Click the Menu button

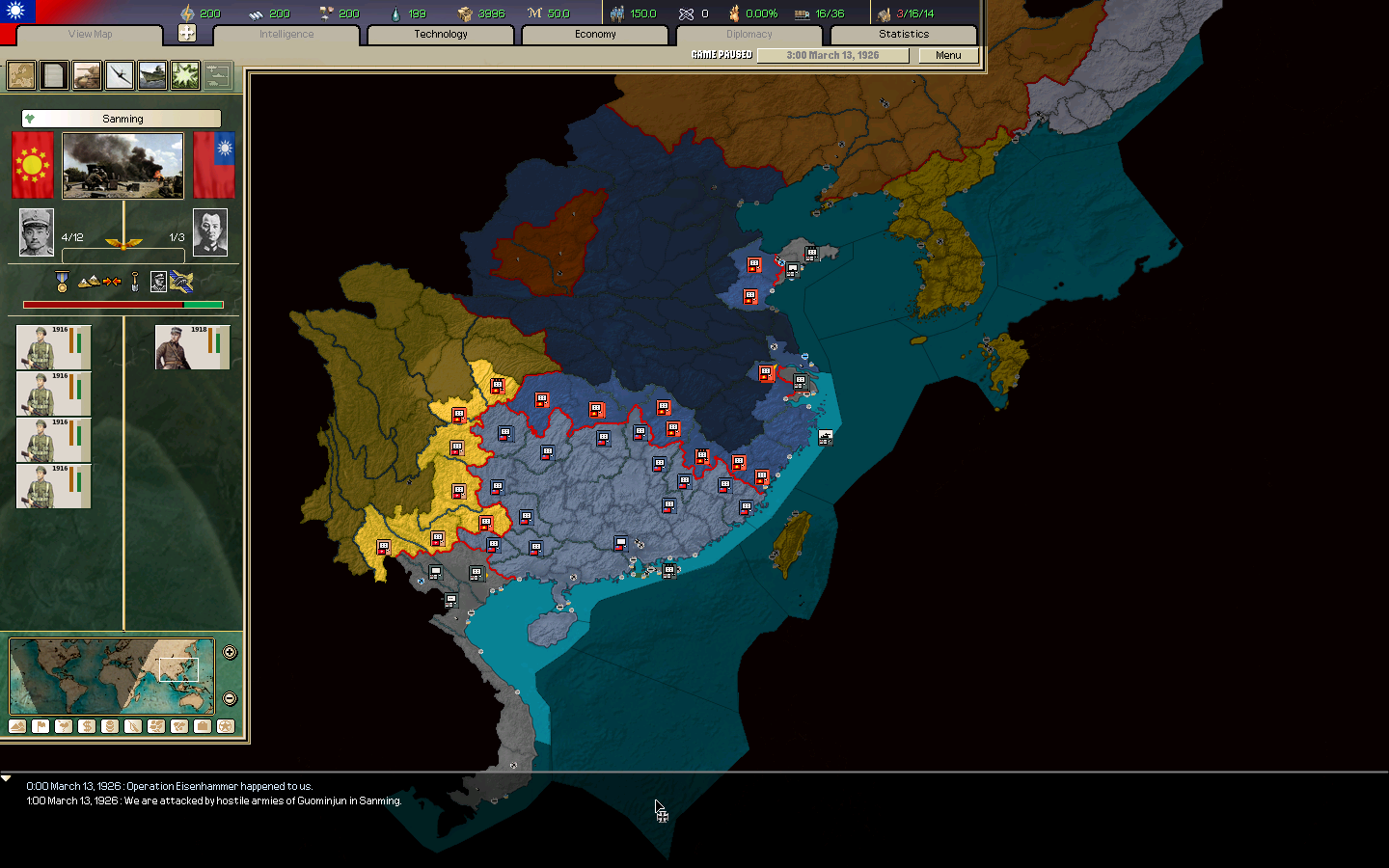(x=946, y=55)
